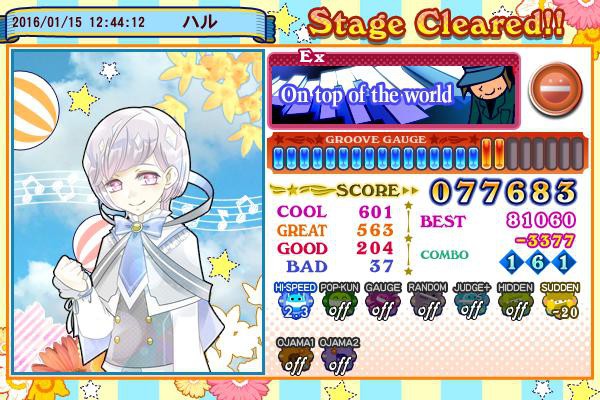Switch the GAUGE option icon
The width and height of the screenshot is (600, 400).
pos(382,304)
